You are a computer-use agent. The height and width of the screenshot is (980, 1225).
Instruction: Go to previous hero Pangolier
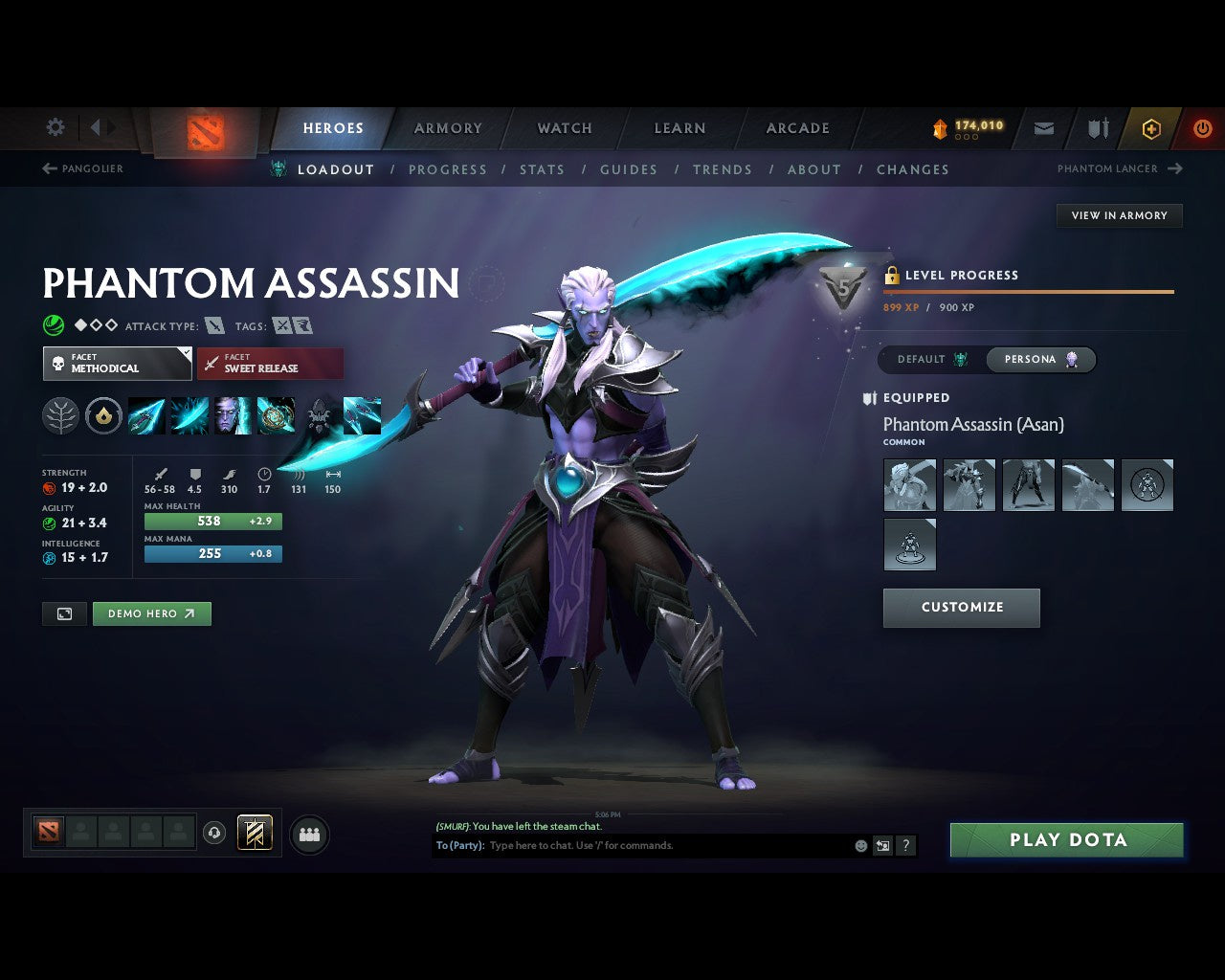click(83, 168)
